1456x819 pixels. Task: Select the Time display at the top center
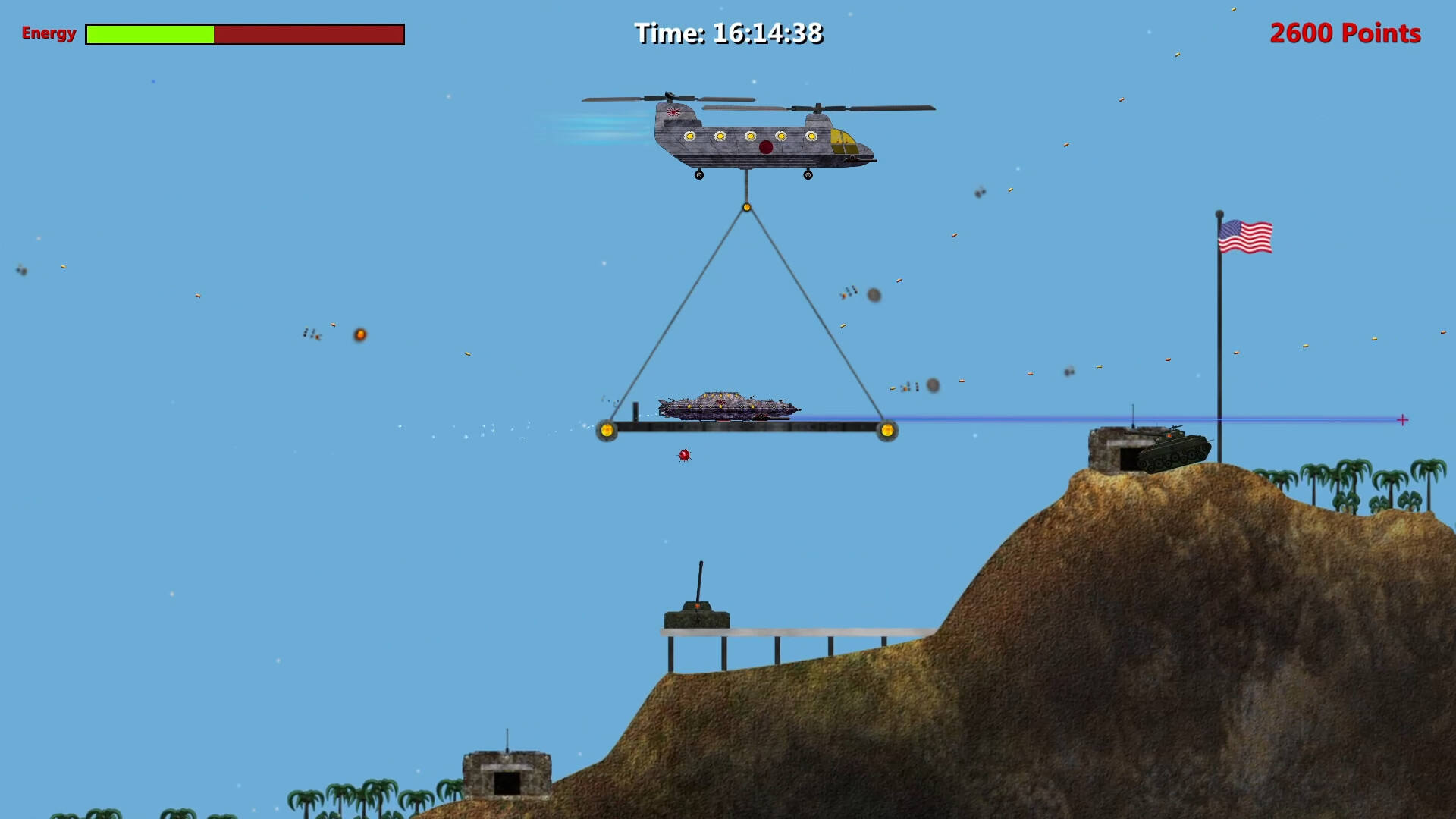[729, 33]
